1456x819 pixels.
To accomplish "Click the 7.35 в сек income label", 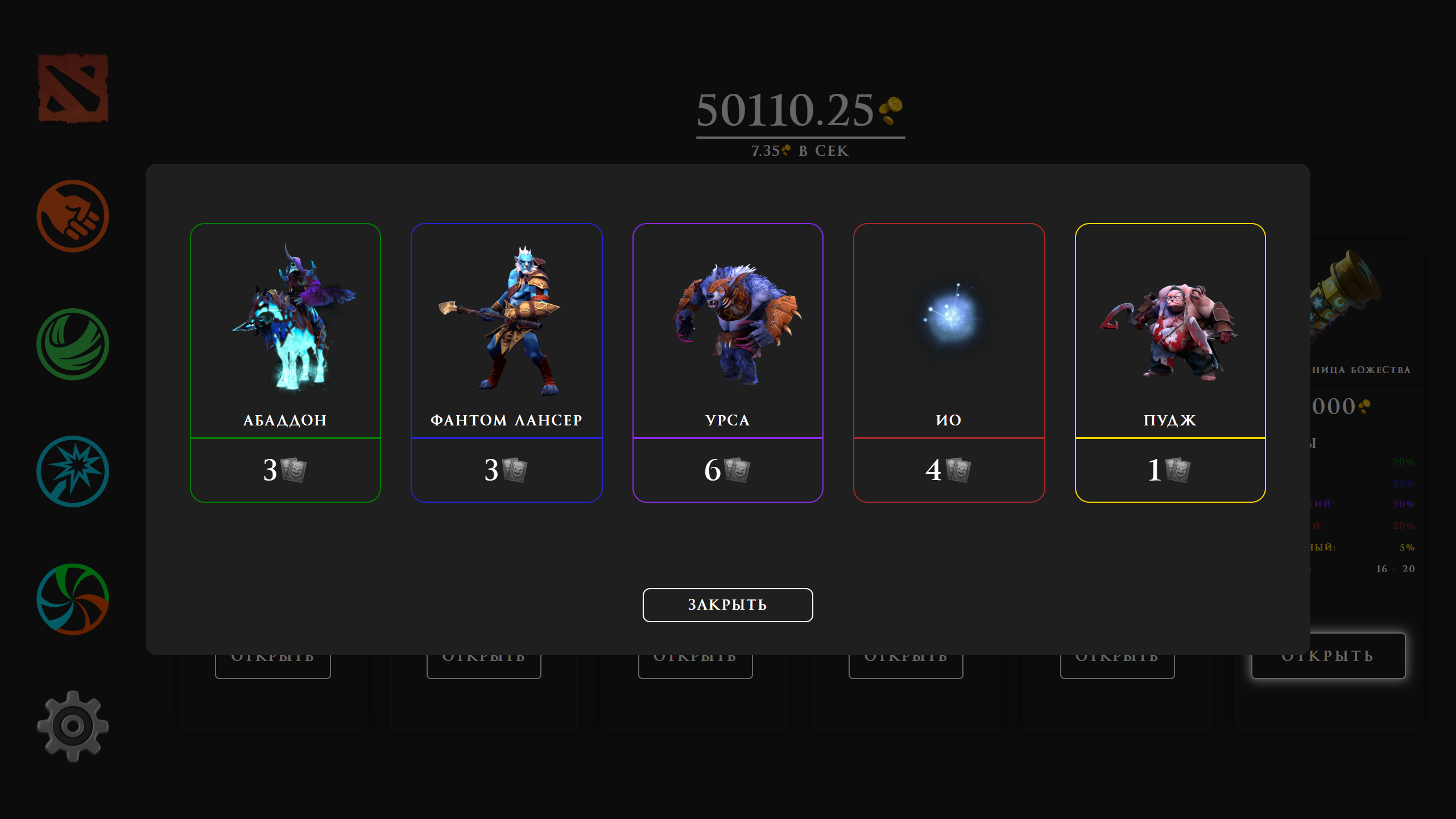I will coord(799,150).
